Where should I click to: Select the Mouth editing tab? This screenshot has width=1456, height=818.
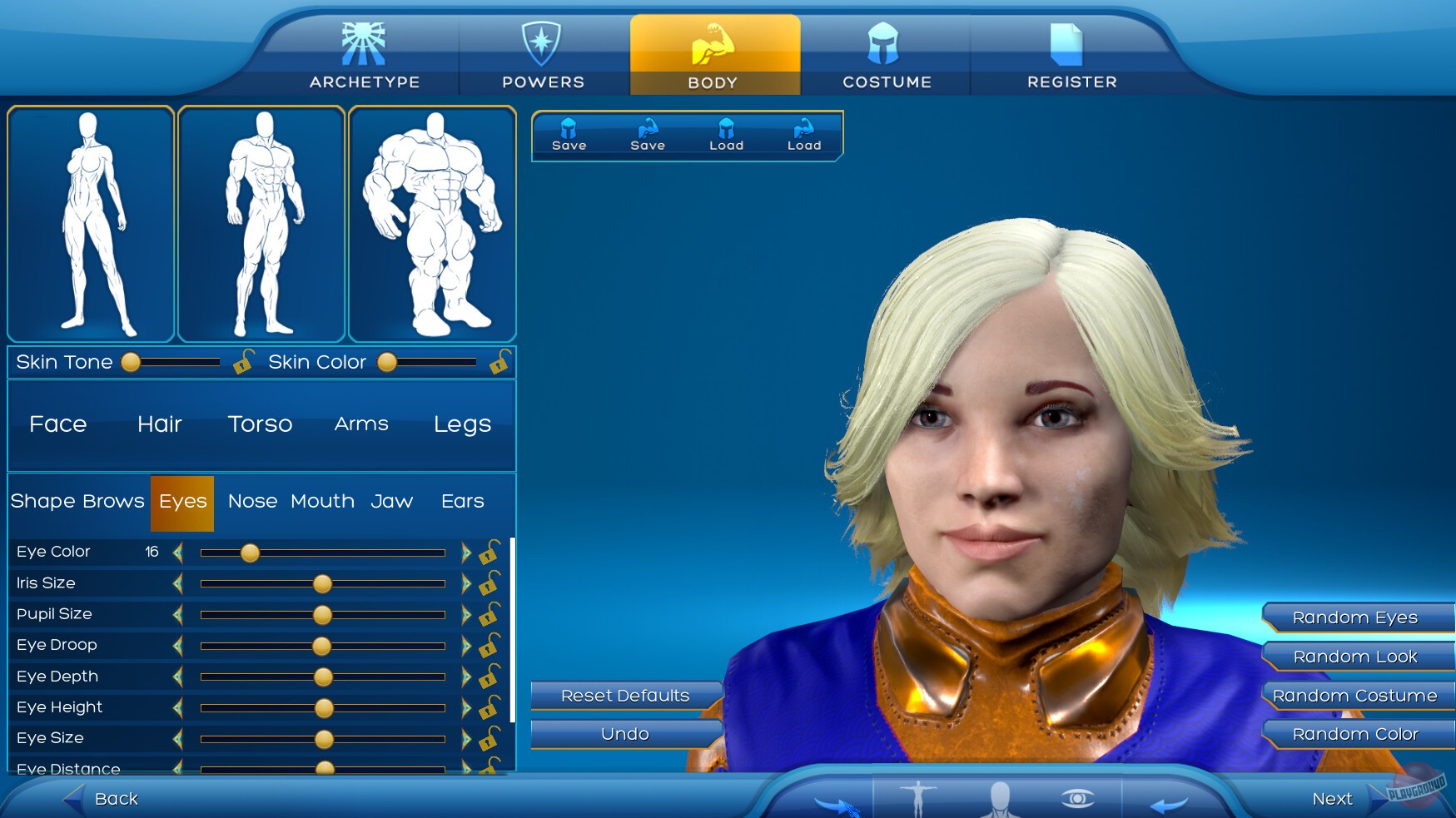323,501
